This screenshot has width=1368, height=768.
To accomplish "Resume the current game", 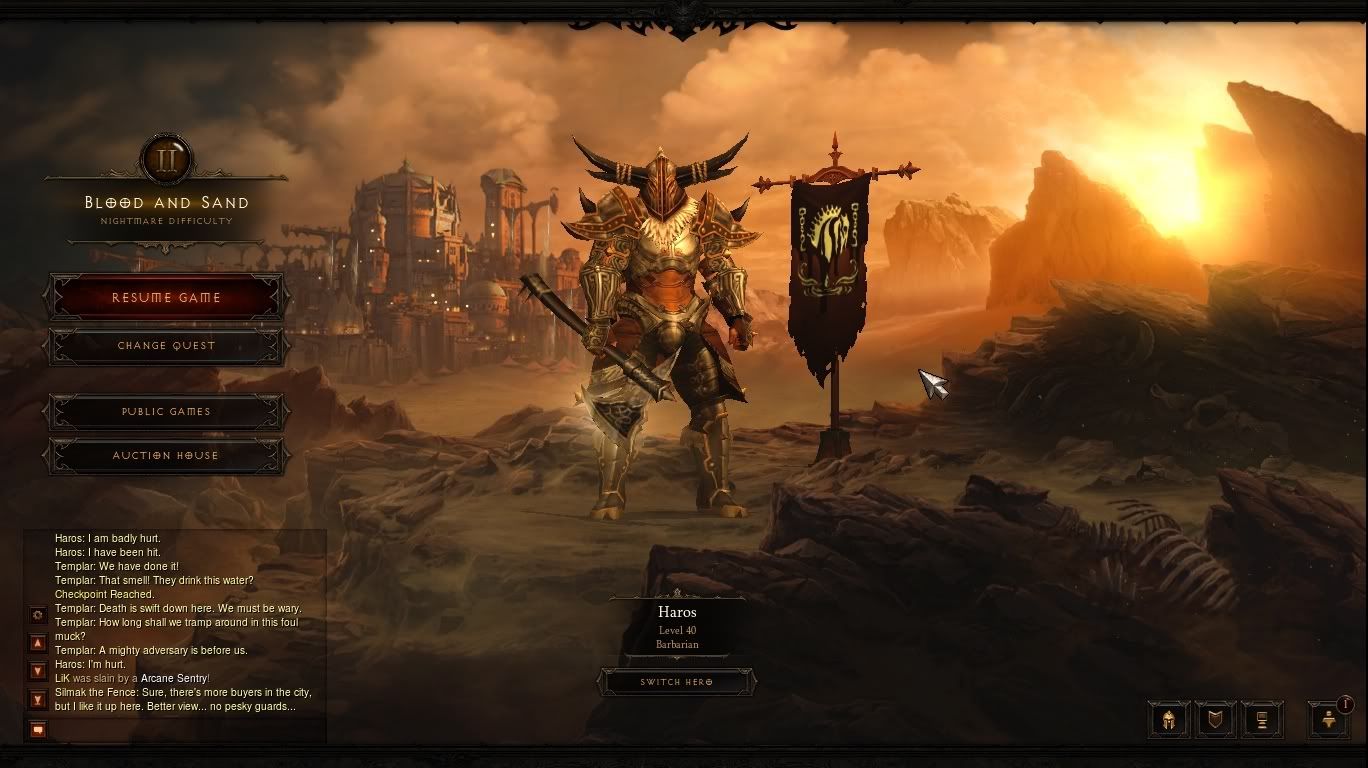I will tap(166, 298).
